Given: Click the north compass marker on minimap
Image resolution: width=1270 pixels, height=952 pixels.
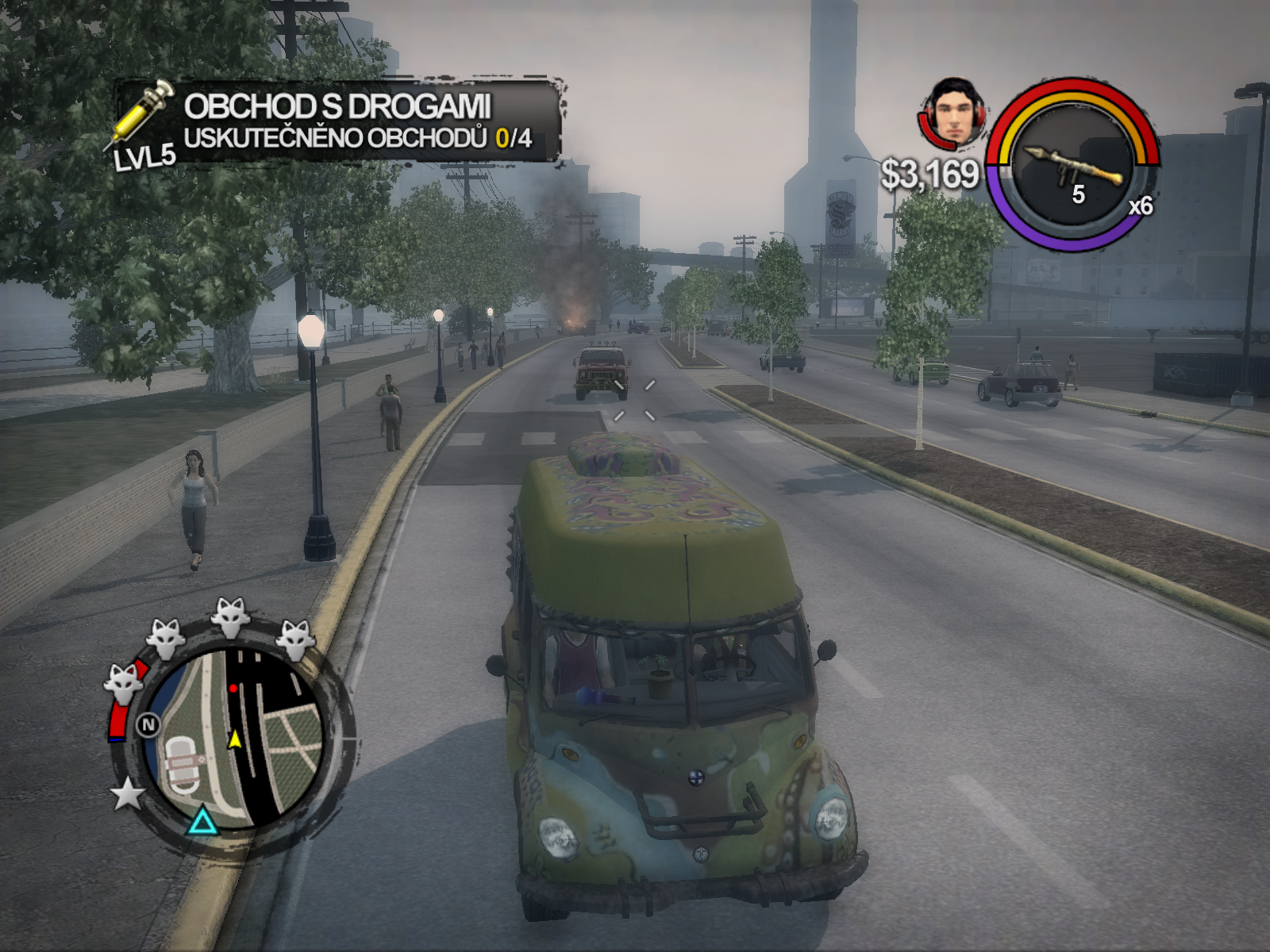Looking at the screenshot, I should pos(148,724).
